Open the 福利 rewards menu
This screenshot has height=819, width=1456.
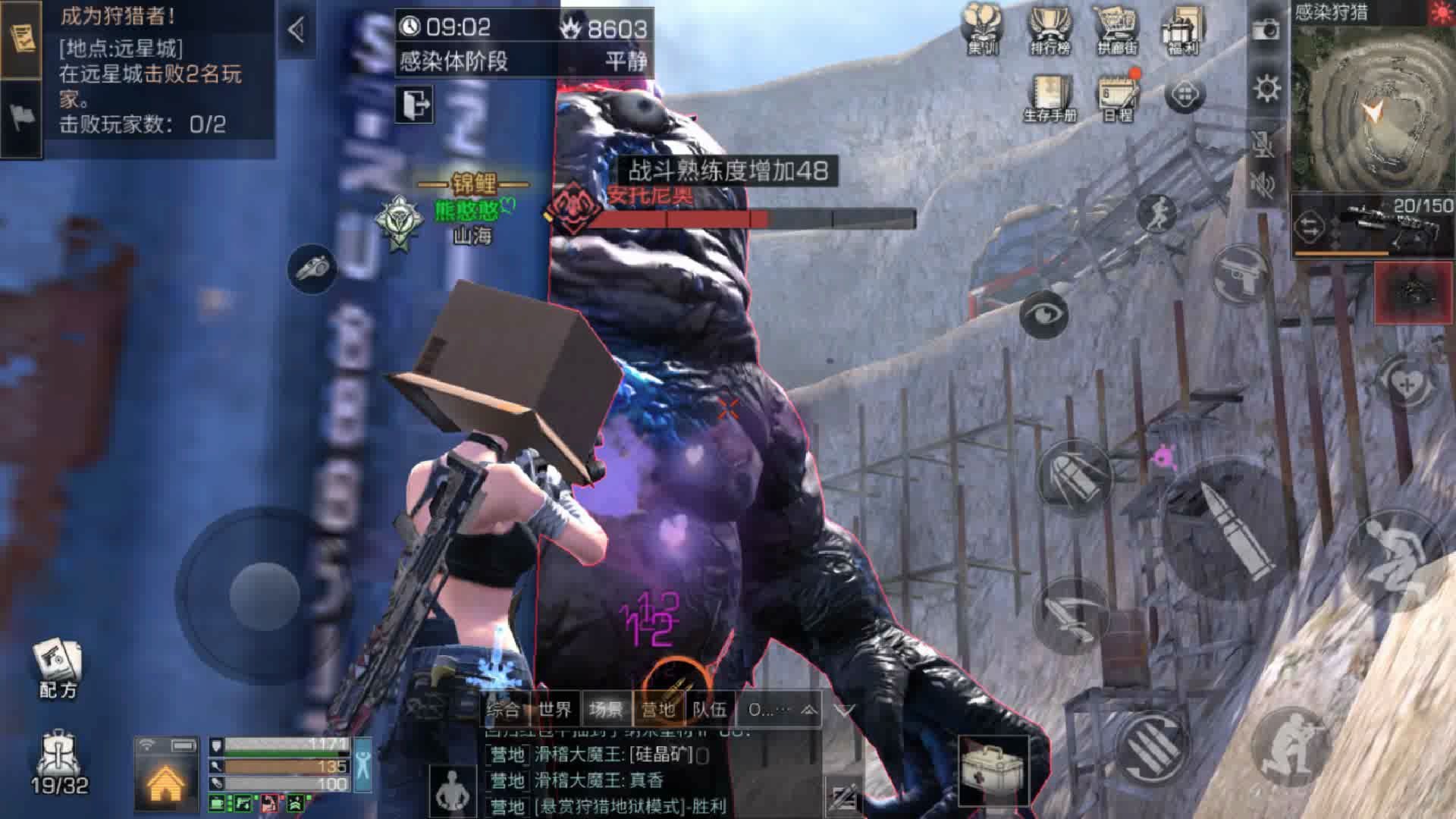(1182, 29)
